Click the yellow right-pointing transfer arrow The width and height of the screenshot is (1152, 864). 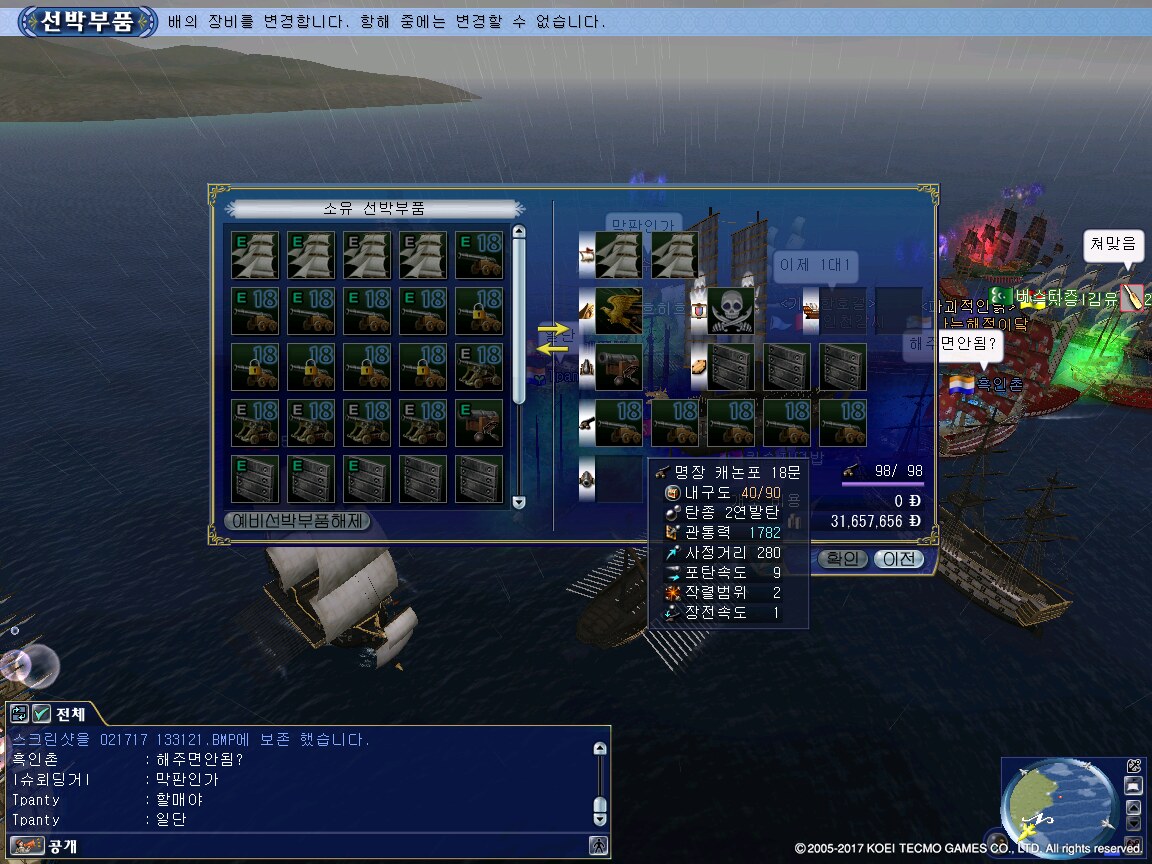click(x=551, y=328)
